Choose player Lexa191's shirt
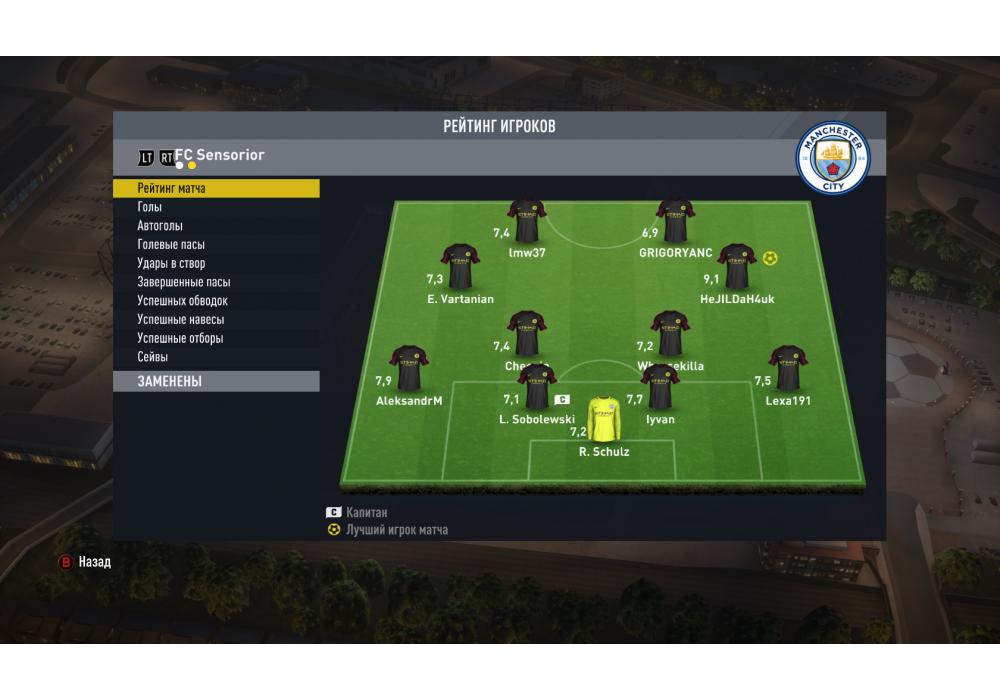Viewport: 1000px width, 700px height. click(x=788, y=368)
